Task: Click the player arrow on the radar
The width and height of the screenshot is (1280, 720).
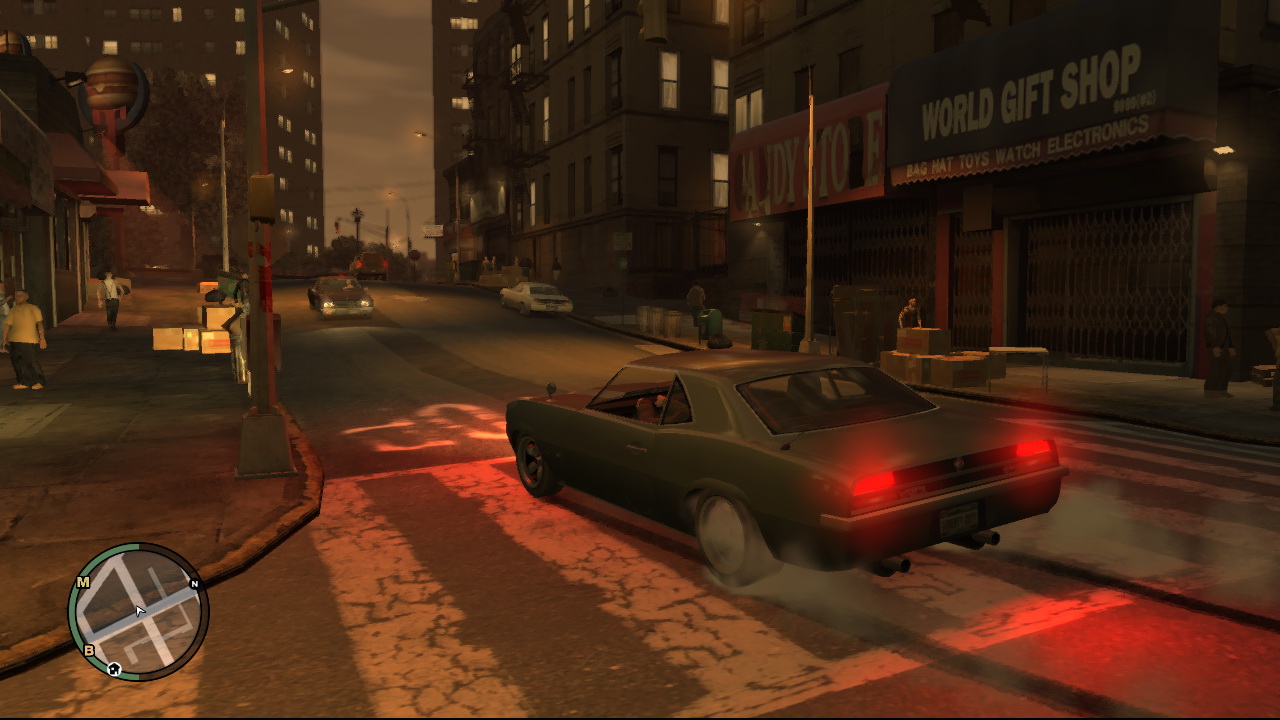Action: pos(140,611)
